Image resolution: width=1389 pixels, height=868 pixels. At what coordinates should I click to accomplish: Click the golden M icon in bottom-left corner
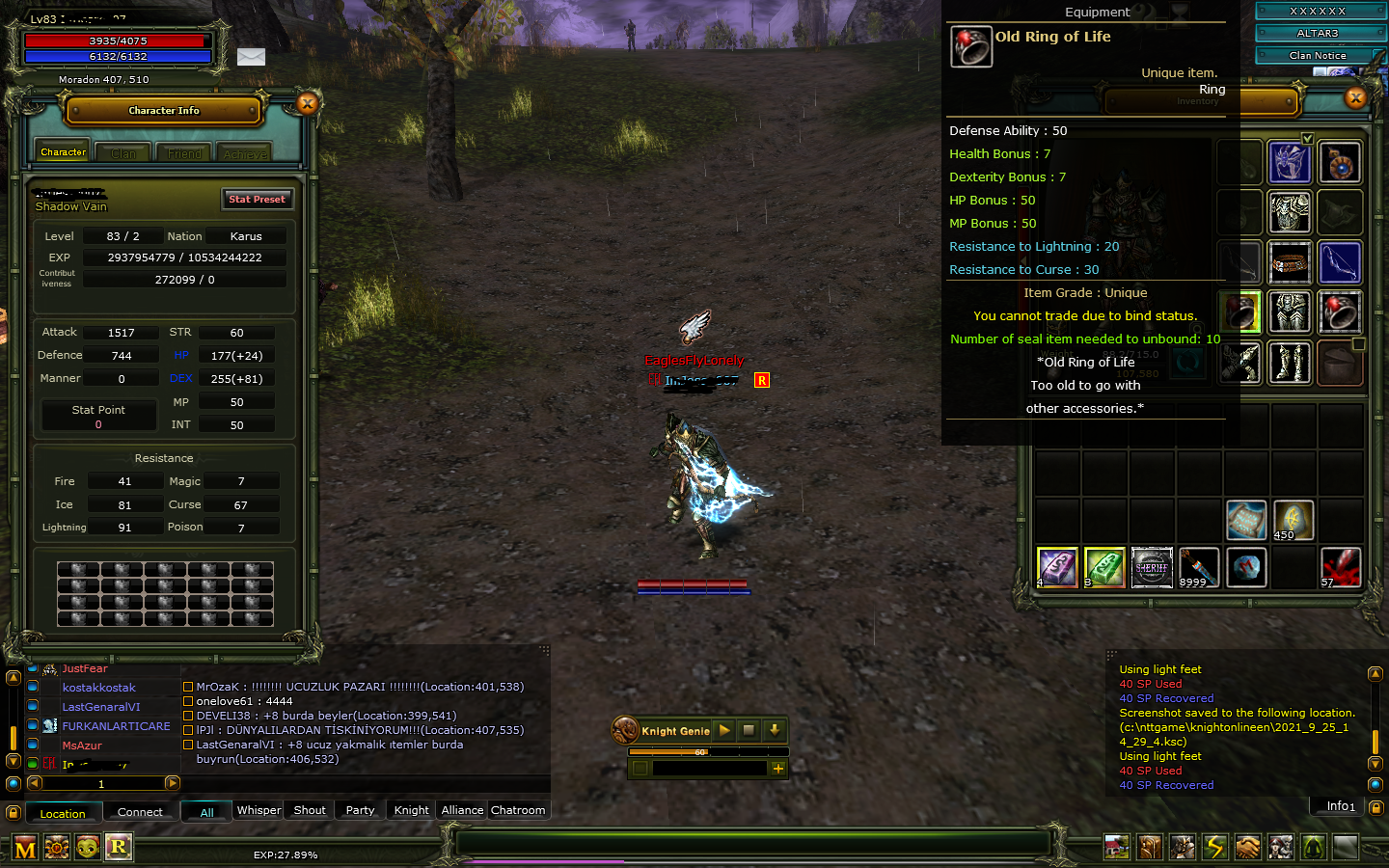[24, 847]
